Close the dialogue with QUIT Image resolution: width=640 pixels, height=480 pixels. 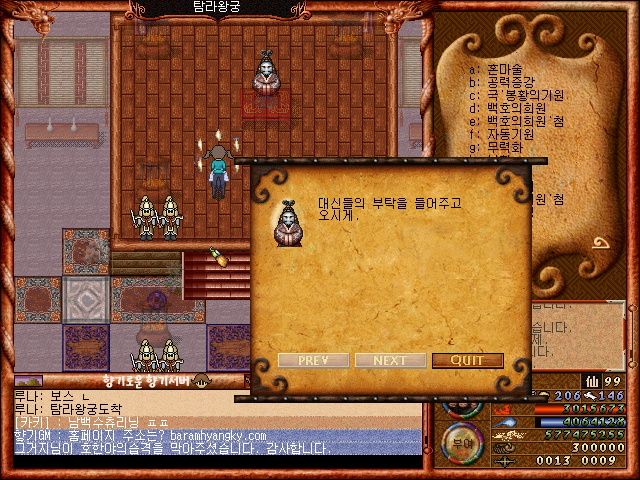point(467,360)
